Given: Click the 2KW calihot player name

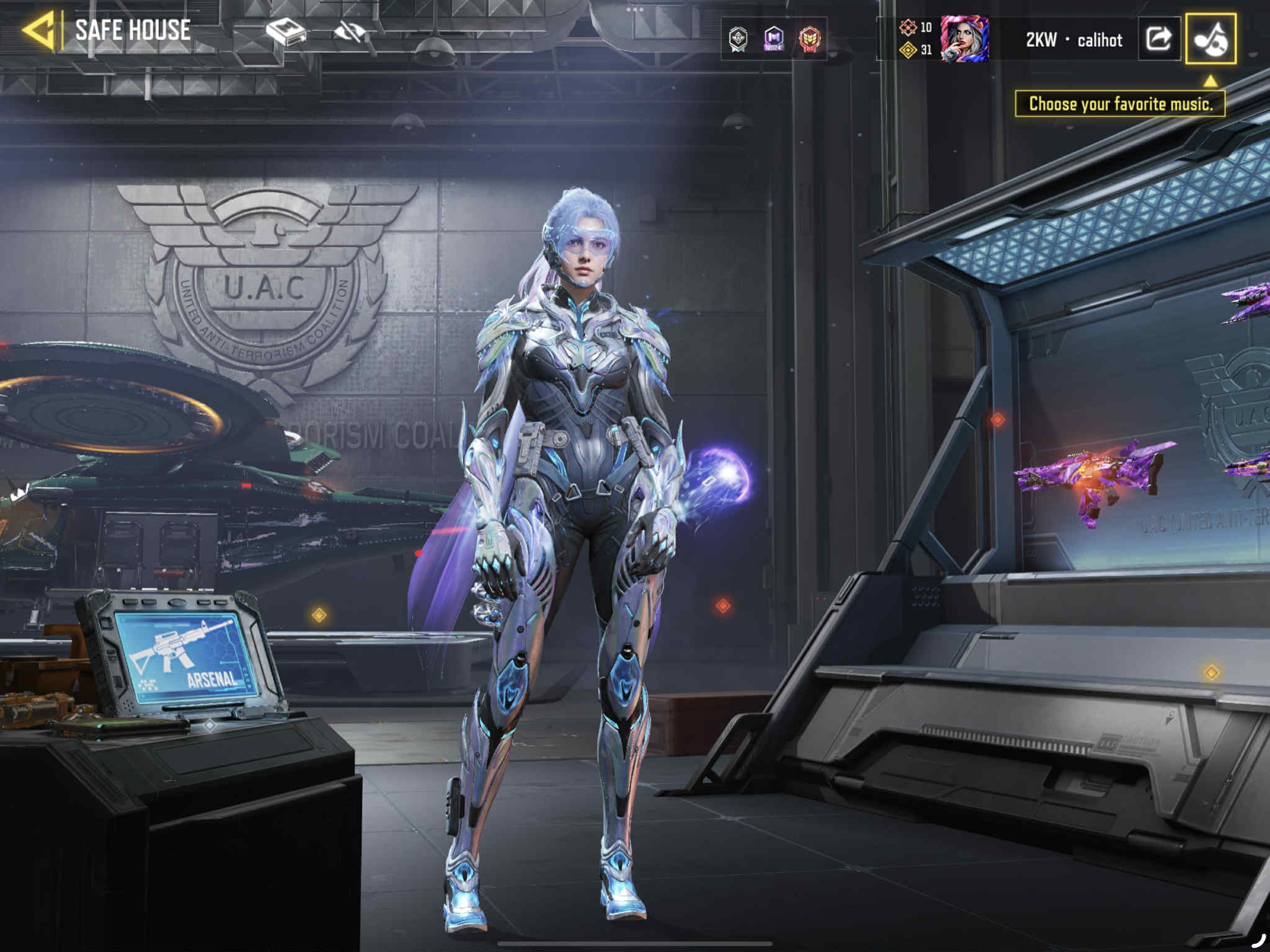Looking at the screenshot, I should [1074, 40].
